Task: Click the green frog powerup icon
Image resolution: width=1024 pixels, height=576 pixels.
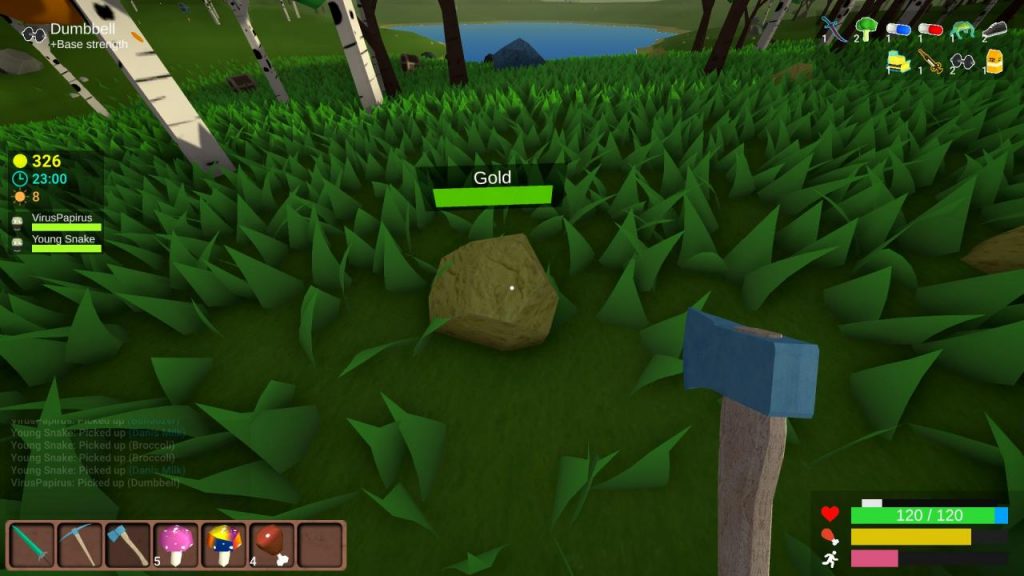Action: click(962, 30)
